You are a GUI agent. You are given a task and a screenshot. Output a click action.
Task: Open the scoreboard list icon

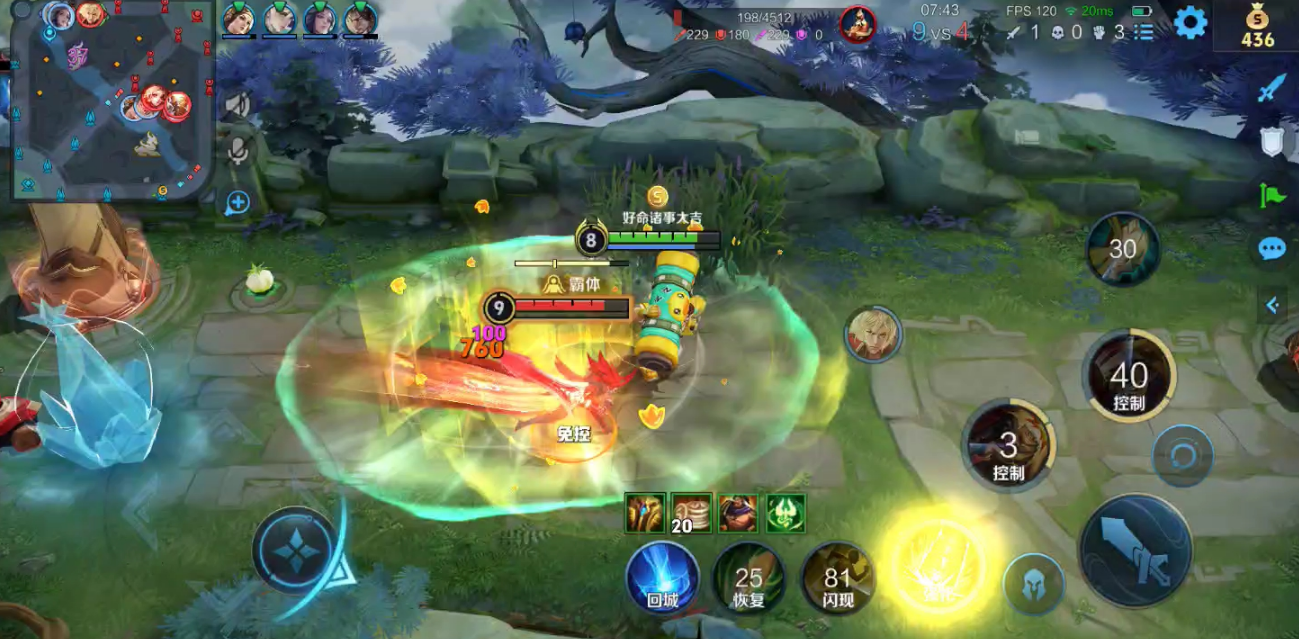coord(1144,32)
